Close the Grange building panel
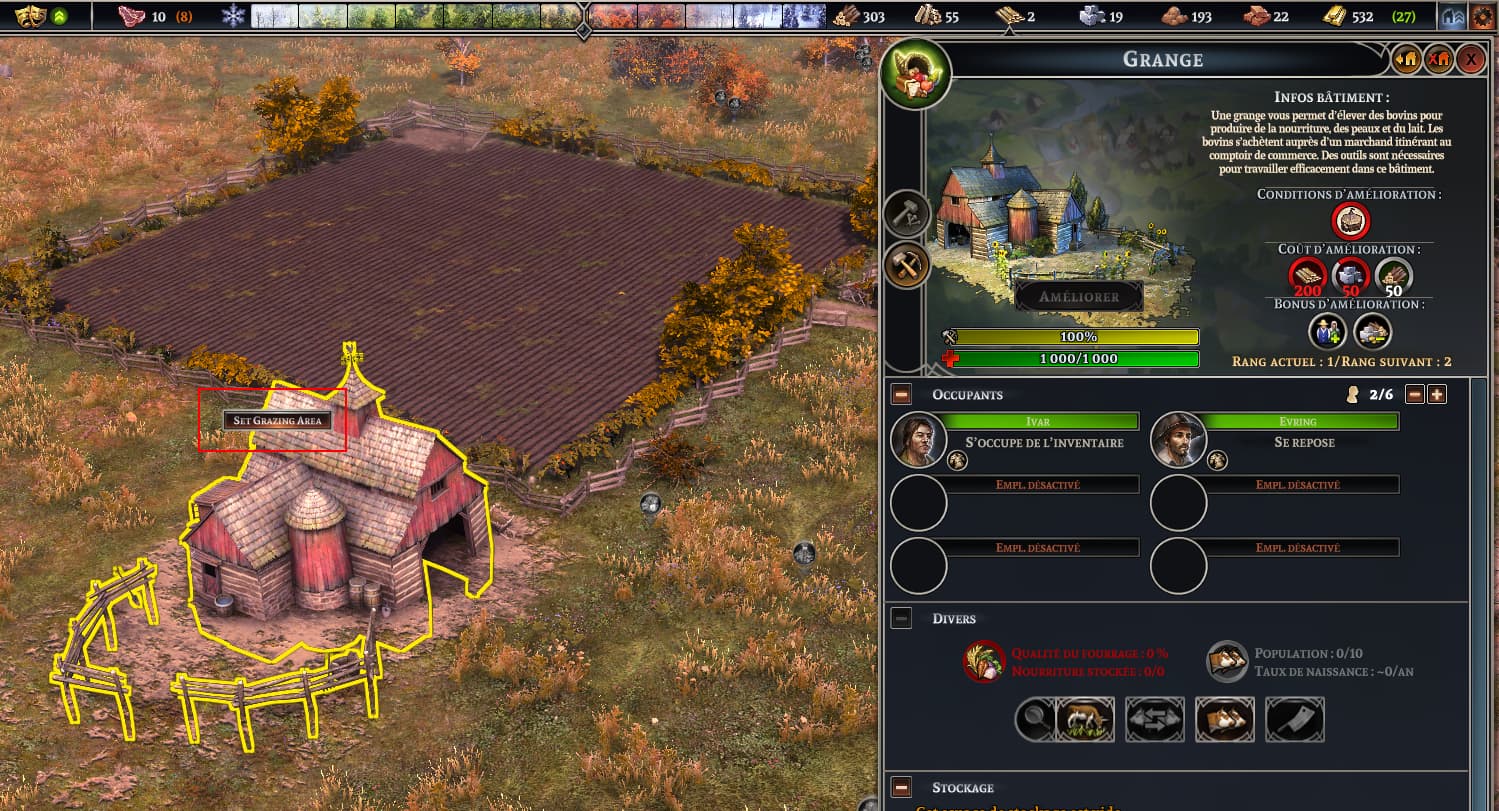Screen dimensions: 1499x811 click(1470, 59)
